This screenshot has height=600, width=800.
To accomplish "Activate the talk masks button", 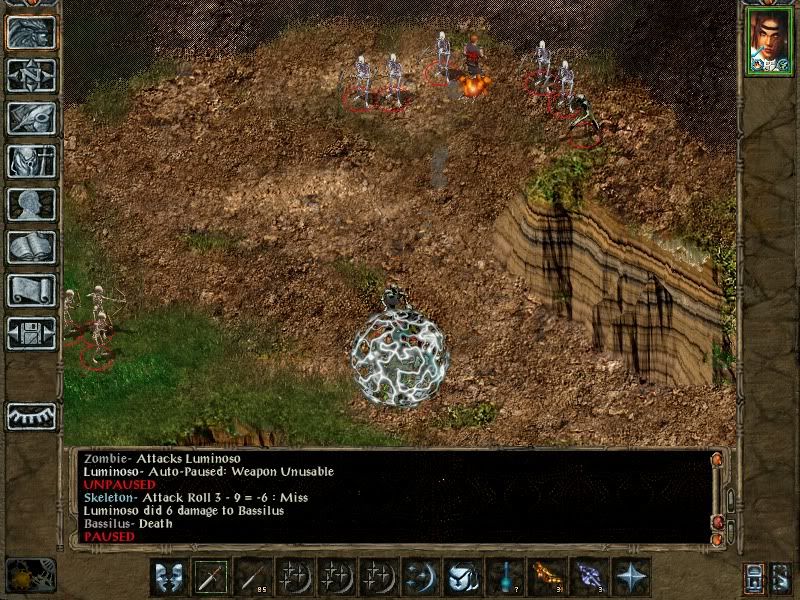I will click(169, 577).
